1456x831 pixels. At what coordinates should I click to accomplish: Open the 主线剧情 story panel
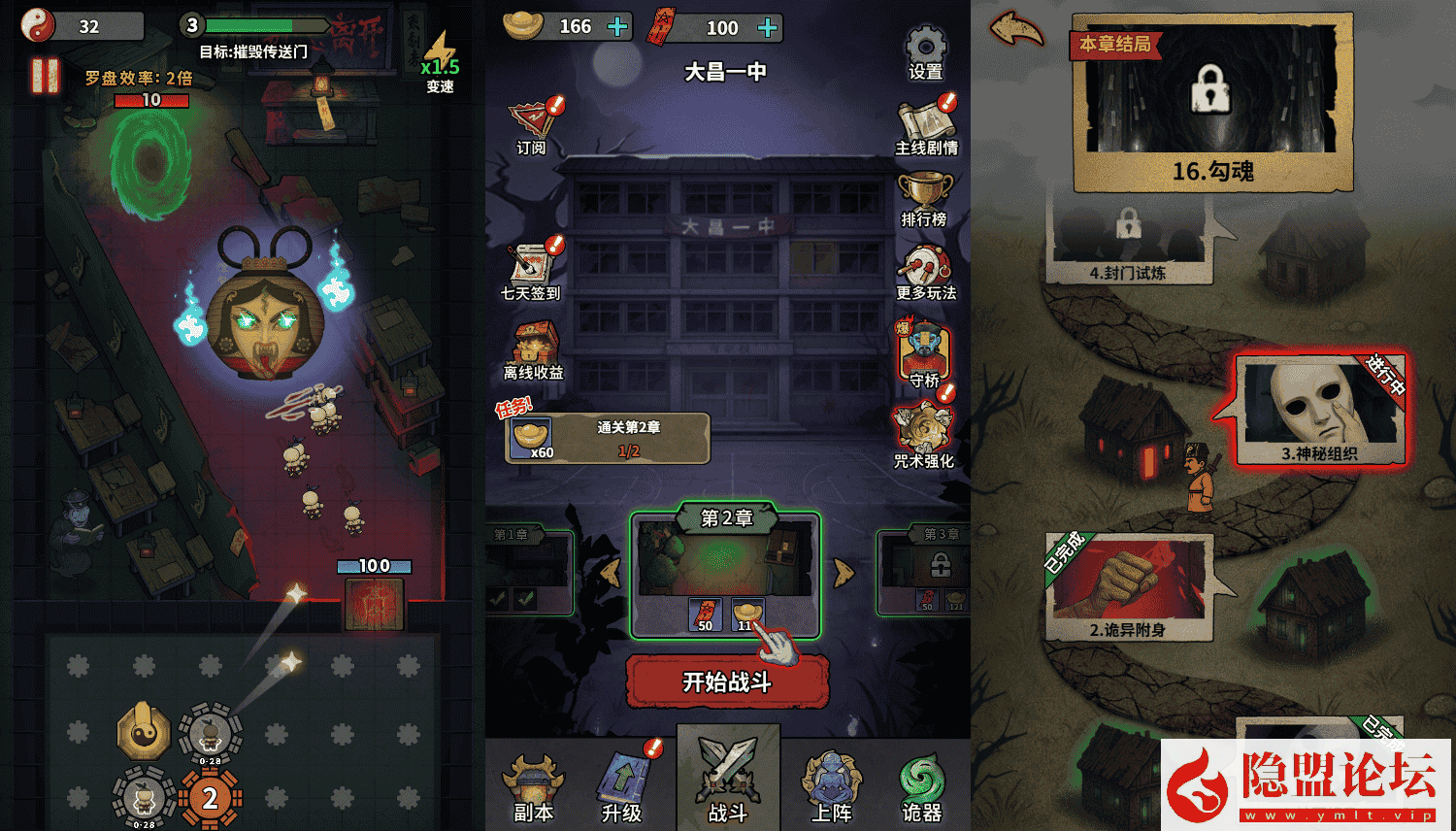(923, 124)
